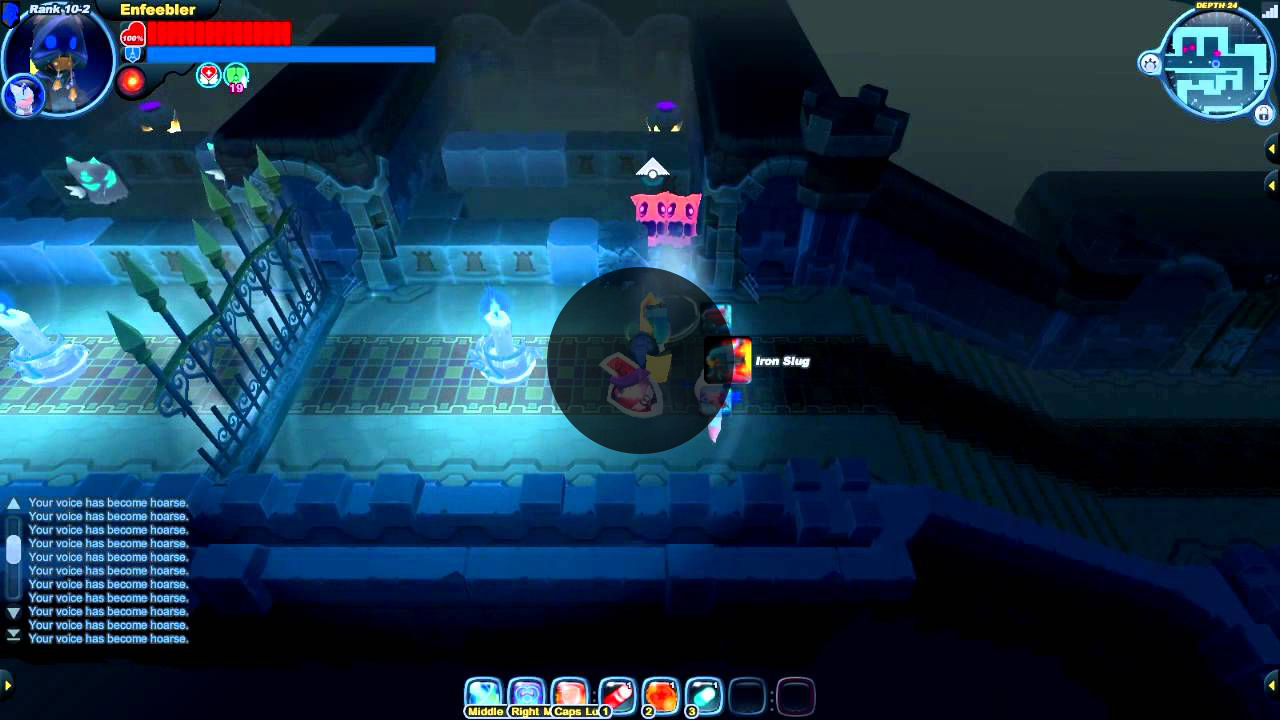The width and height of the screenshot is (1280, 720).
Task: Use the red capsule in slot 1
Action: coord(617,695)
